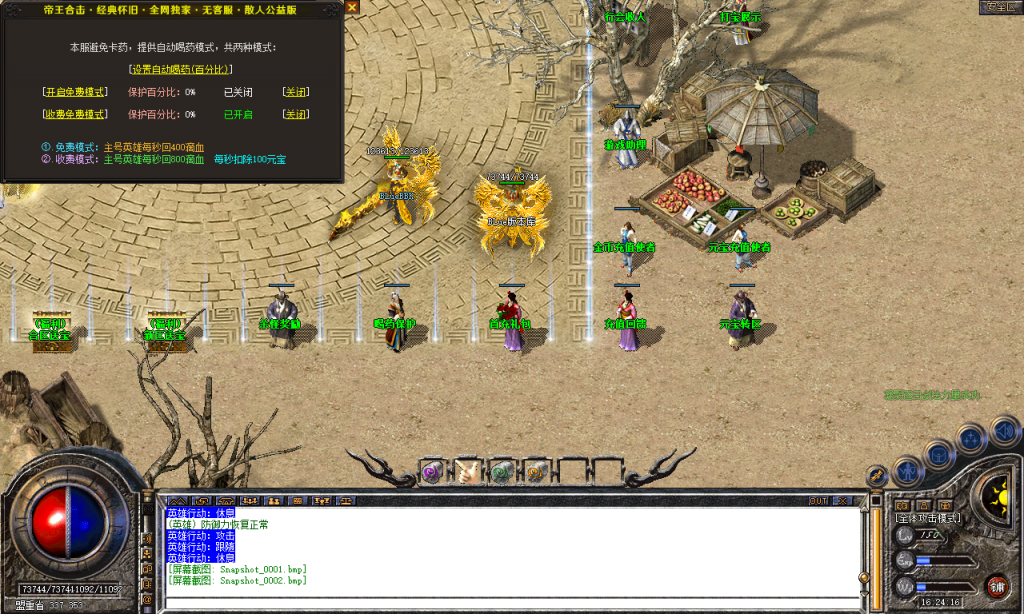The height and width of the screenshot is (614, 1024).
Task: Click 关闭 on the paid mode row
Action: tap(296, 115)
